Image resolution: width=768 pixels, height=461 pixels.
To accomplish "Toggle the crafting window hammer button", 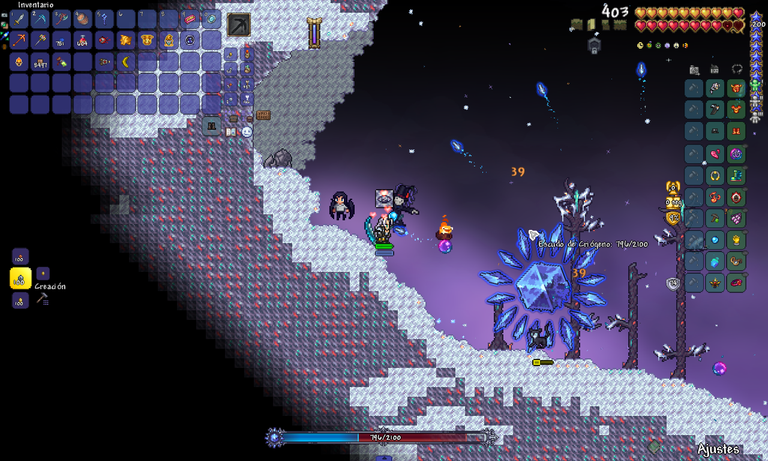I will [x=42, y=298].
